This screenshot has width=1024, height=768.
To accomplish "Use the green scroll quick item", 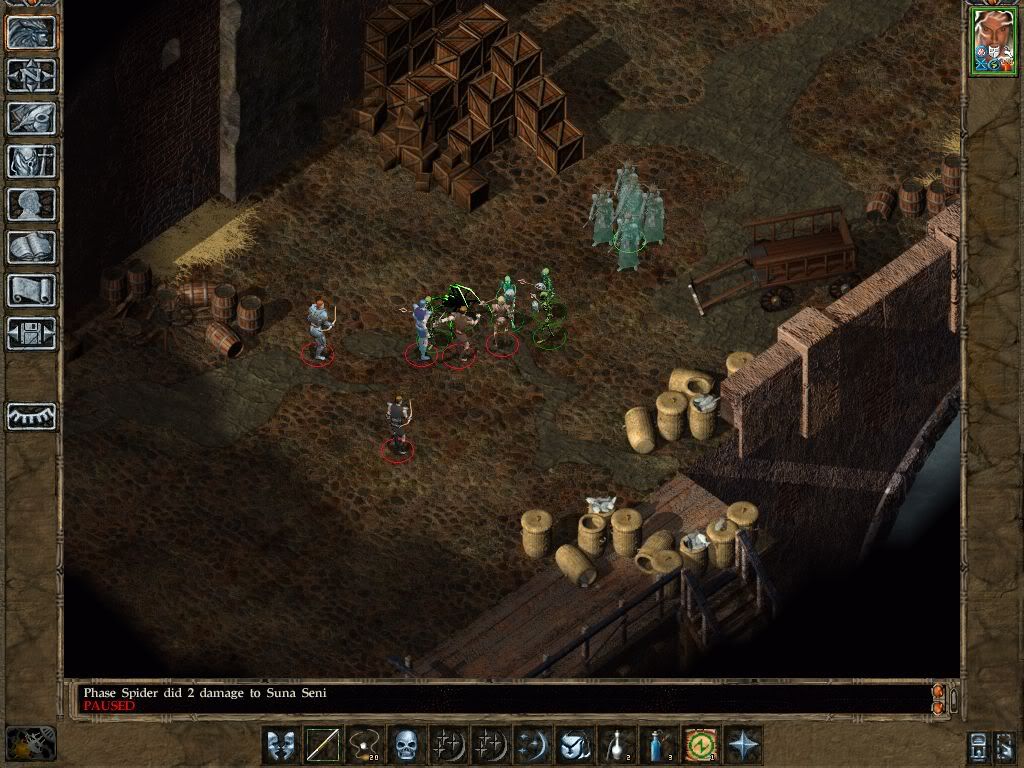I will [x=701, y=745].
